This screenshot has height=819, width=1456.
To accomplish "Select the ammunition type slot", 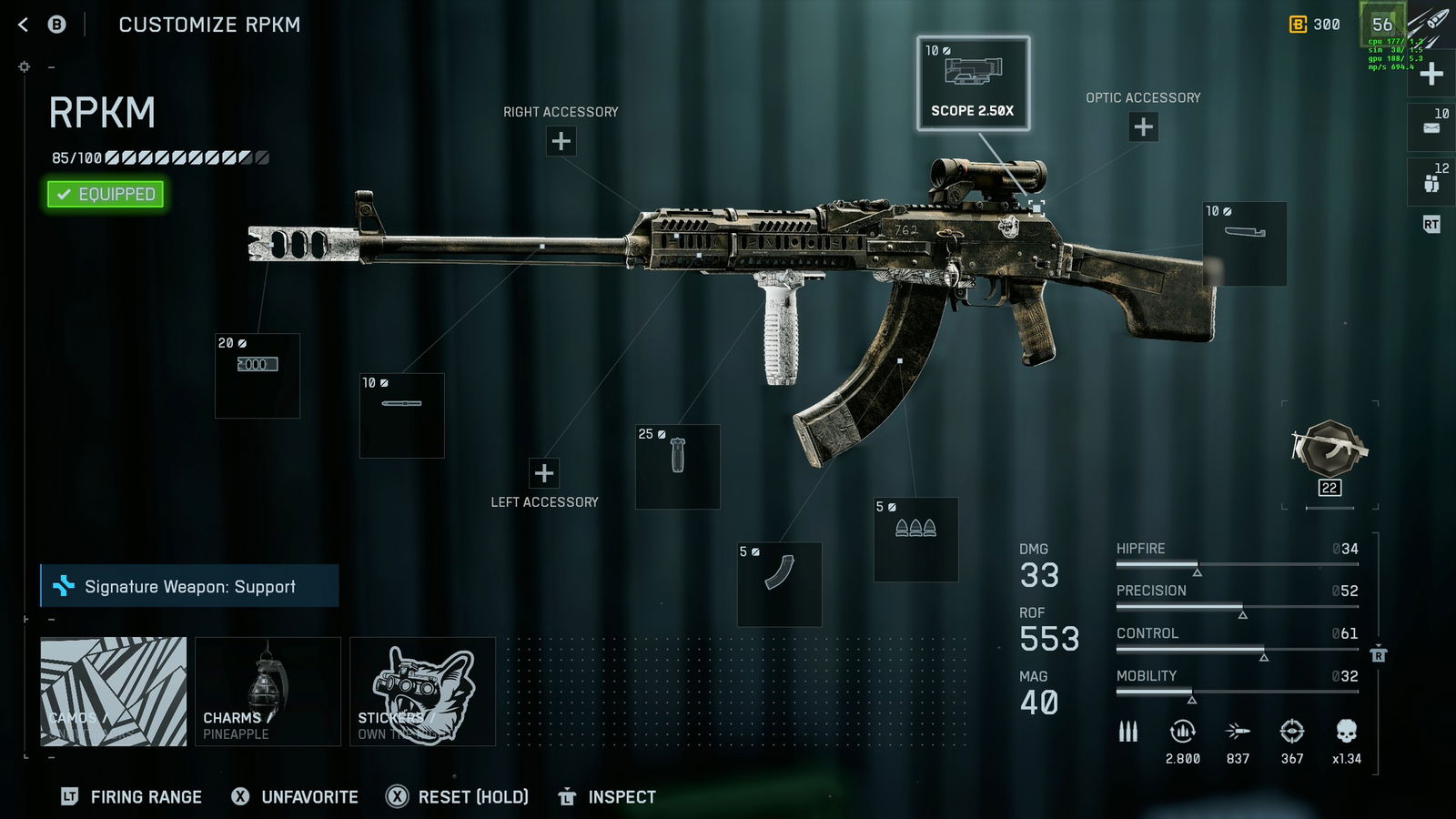I will [x=915, y=539].
